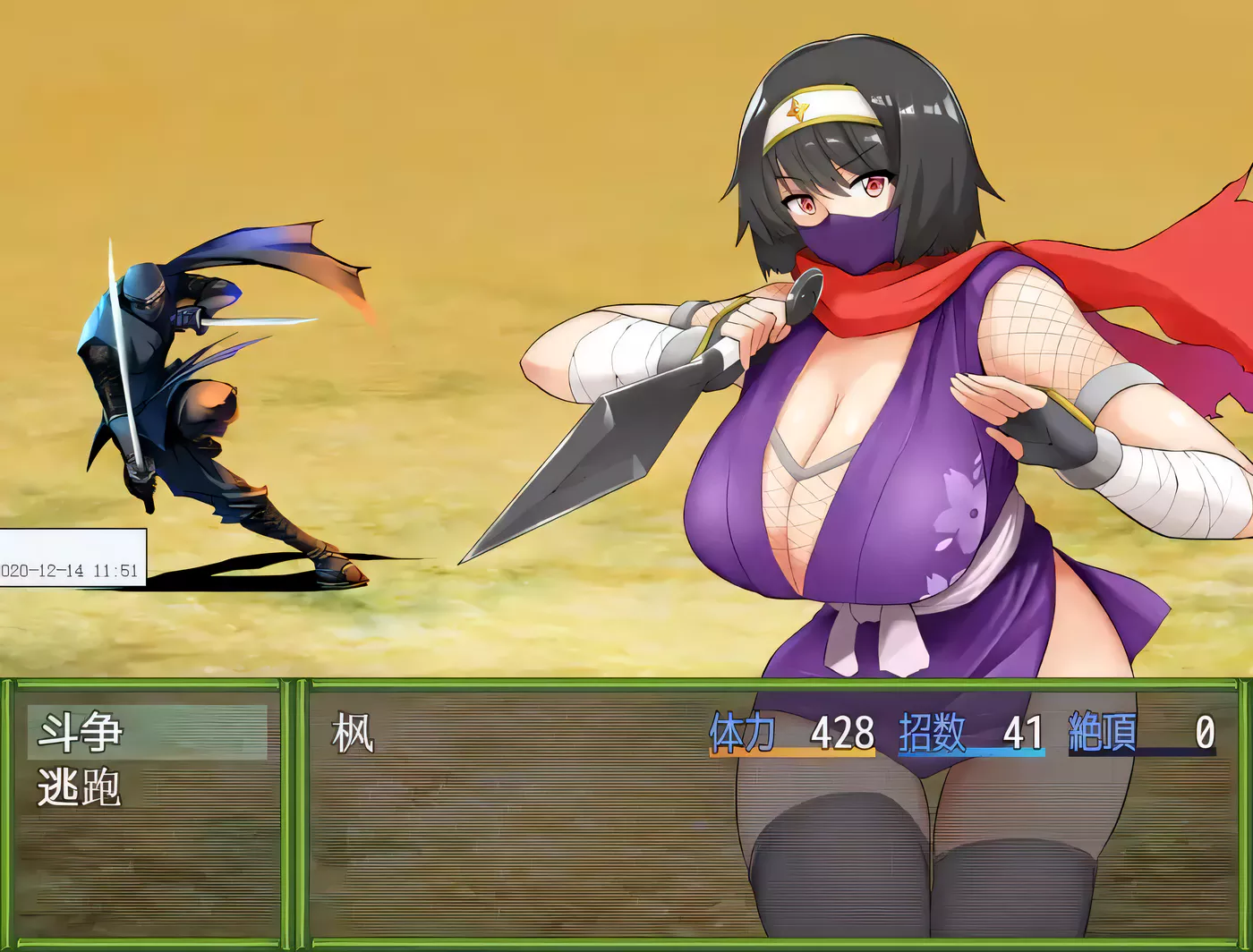Click the 絶頂 value showing 0
This screenshot has width=1253, height=952.
pyautogui.click(x=1207, y=734)
